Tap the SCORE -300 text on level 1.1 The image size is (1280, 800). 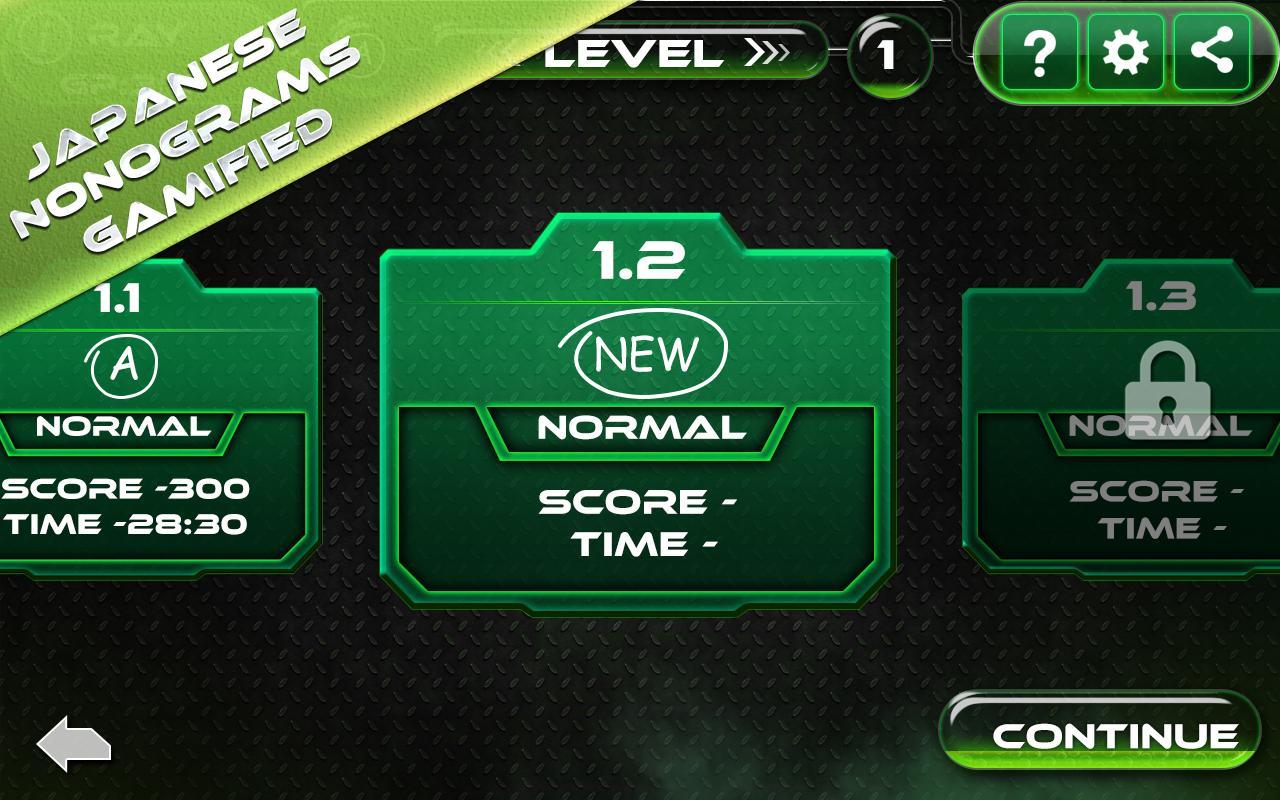click(x=122, y=490)
